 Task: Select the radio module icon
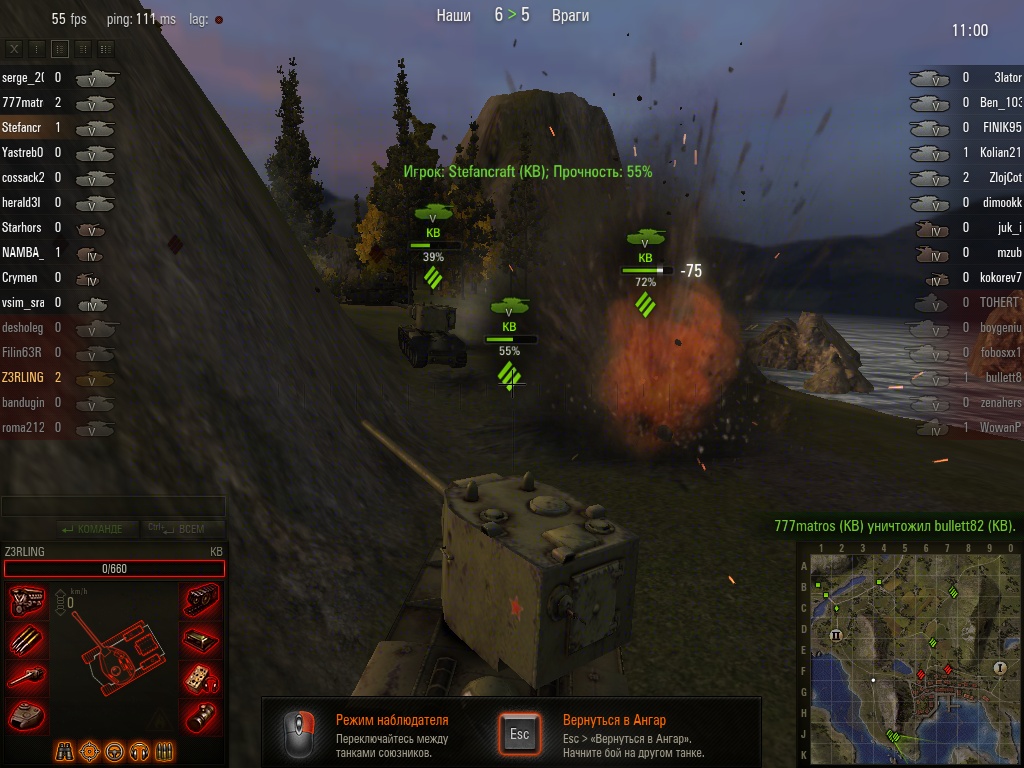pos(202,678)
